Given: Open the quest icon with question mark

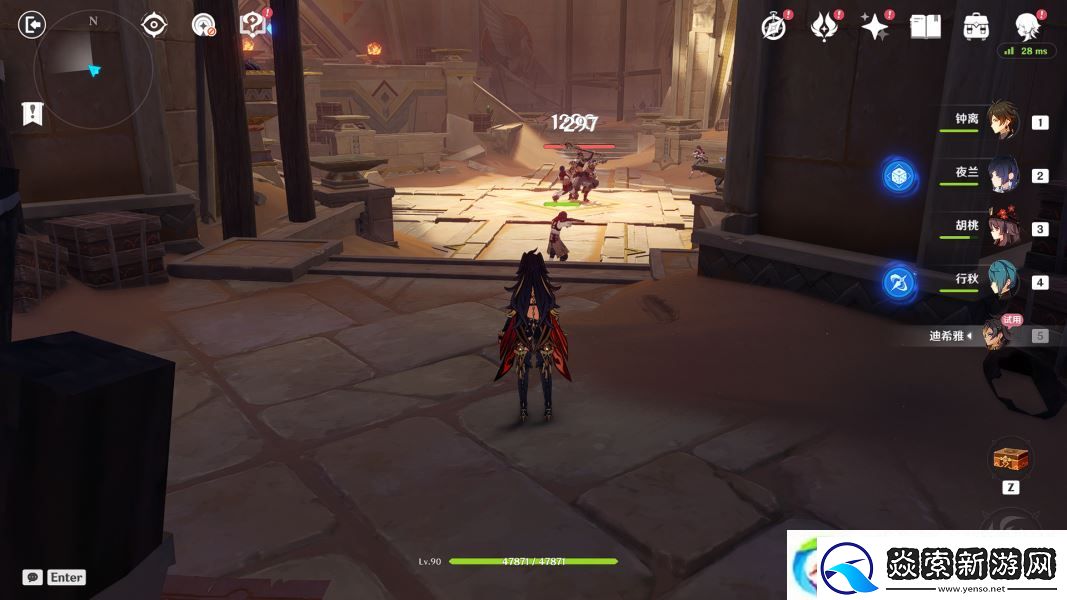Looking at the screenshot, I should (253, 25).
